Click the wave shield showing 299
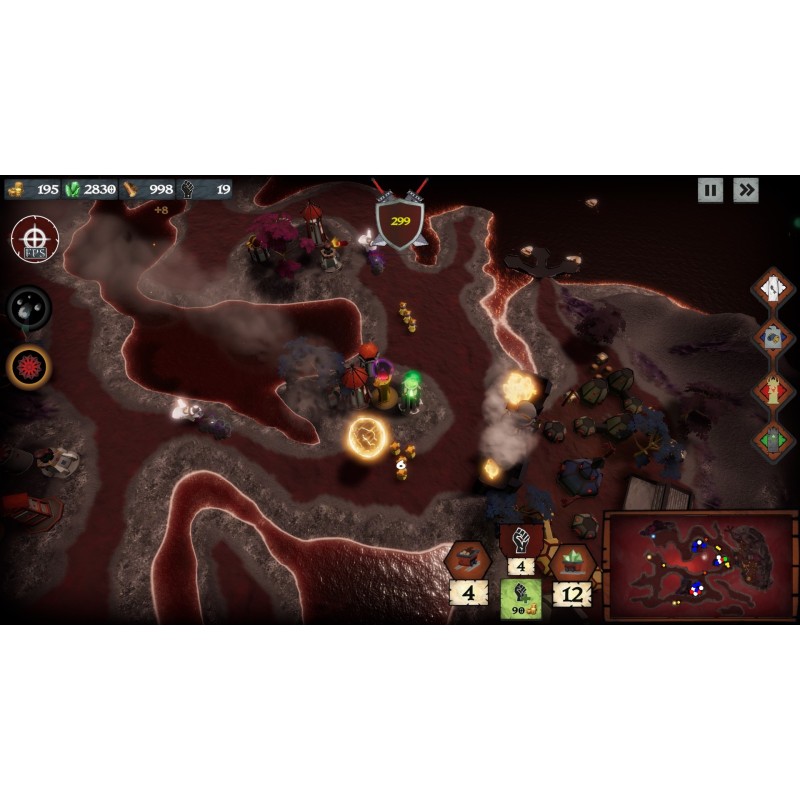 click(400, 219)
